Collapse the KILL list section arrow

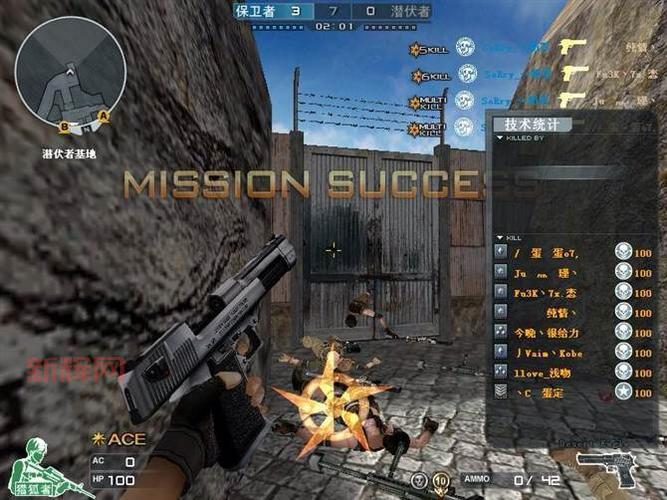click(x=500, y=237)
